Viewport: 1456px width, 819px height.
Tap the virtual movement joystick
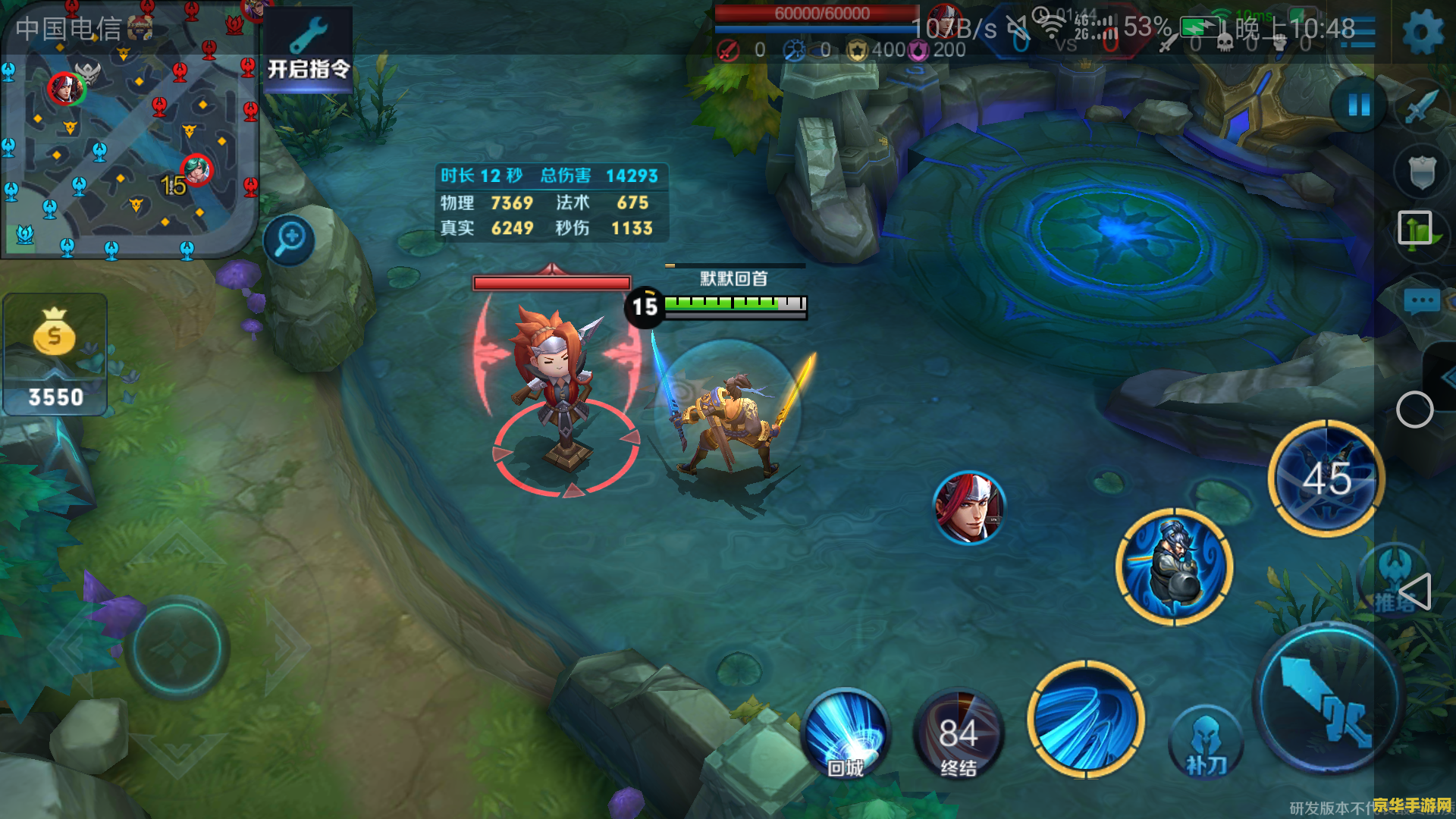(x=177, y=648)
